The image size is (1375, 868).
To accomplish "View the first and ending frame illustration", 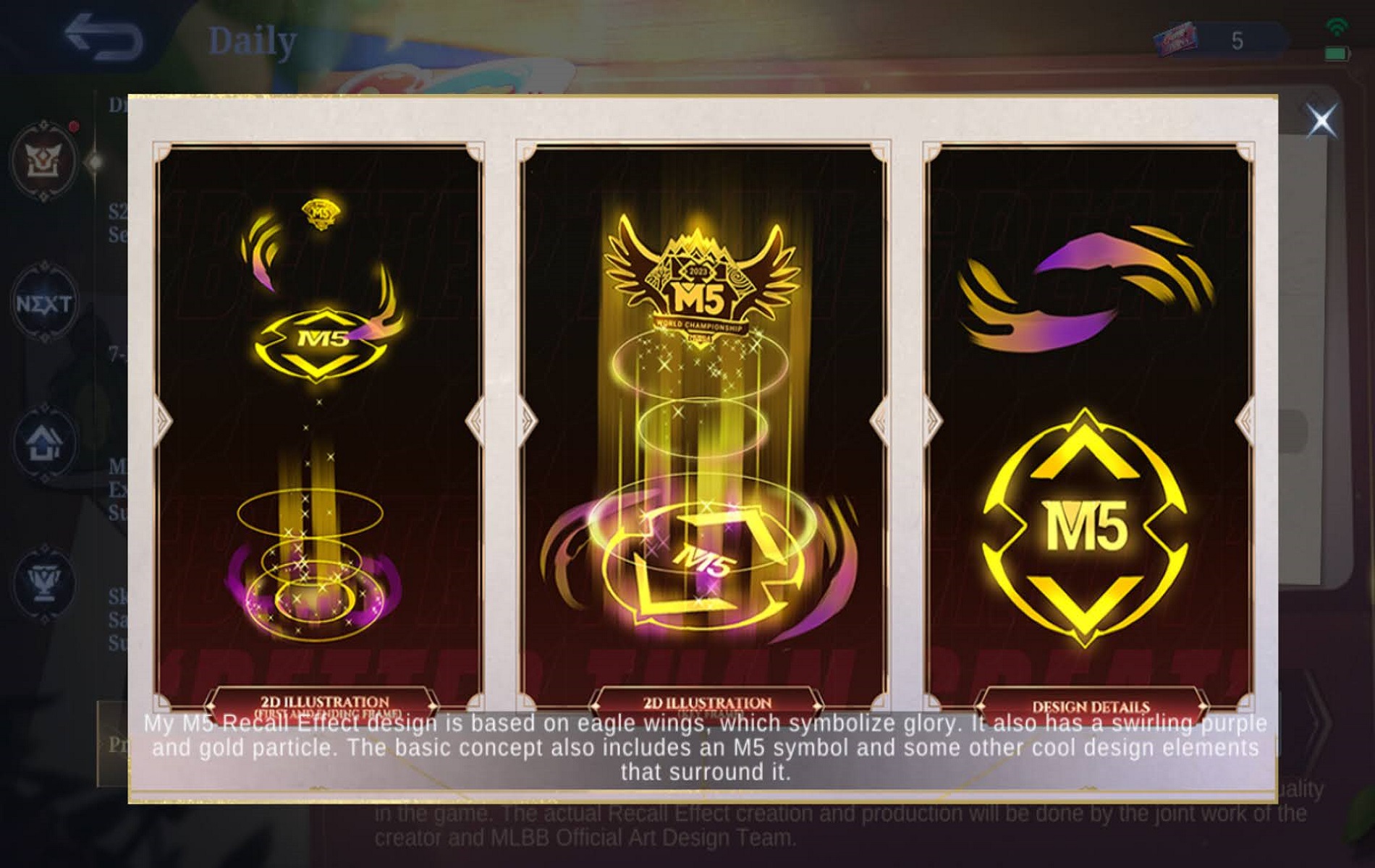I will tap(319, 427).
